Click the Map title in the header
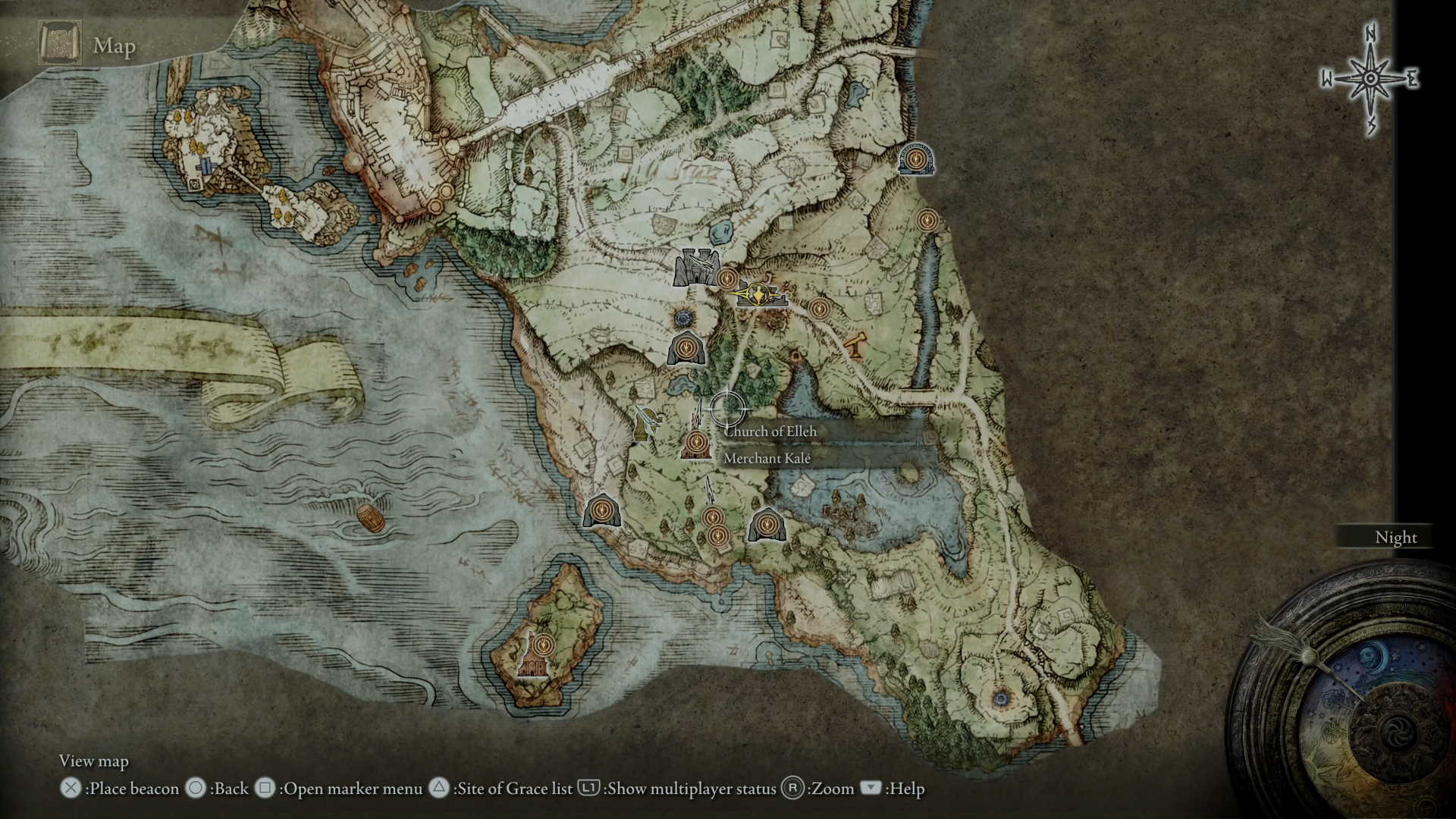The image size is (1456, 819). 115,45
